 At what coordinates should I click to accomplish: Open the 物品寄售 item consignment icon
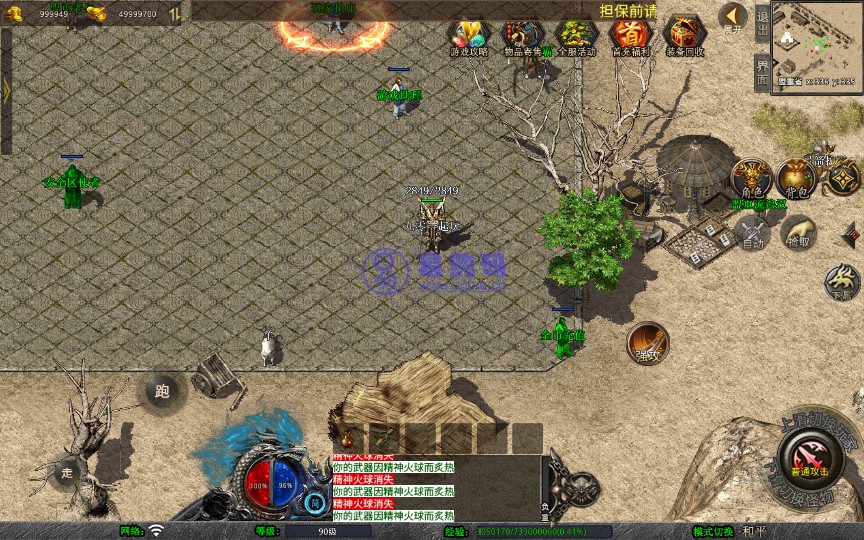[522, 37]
